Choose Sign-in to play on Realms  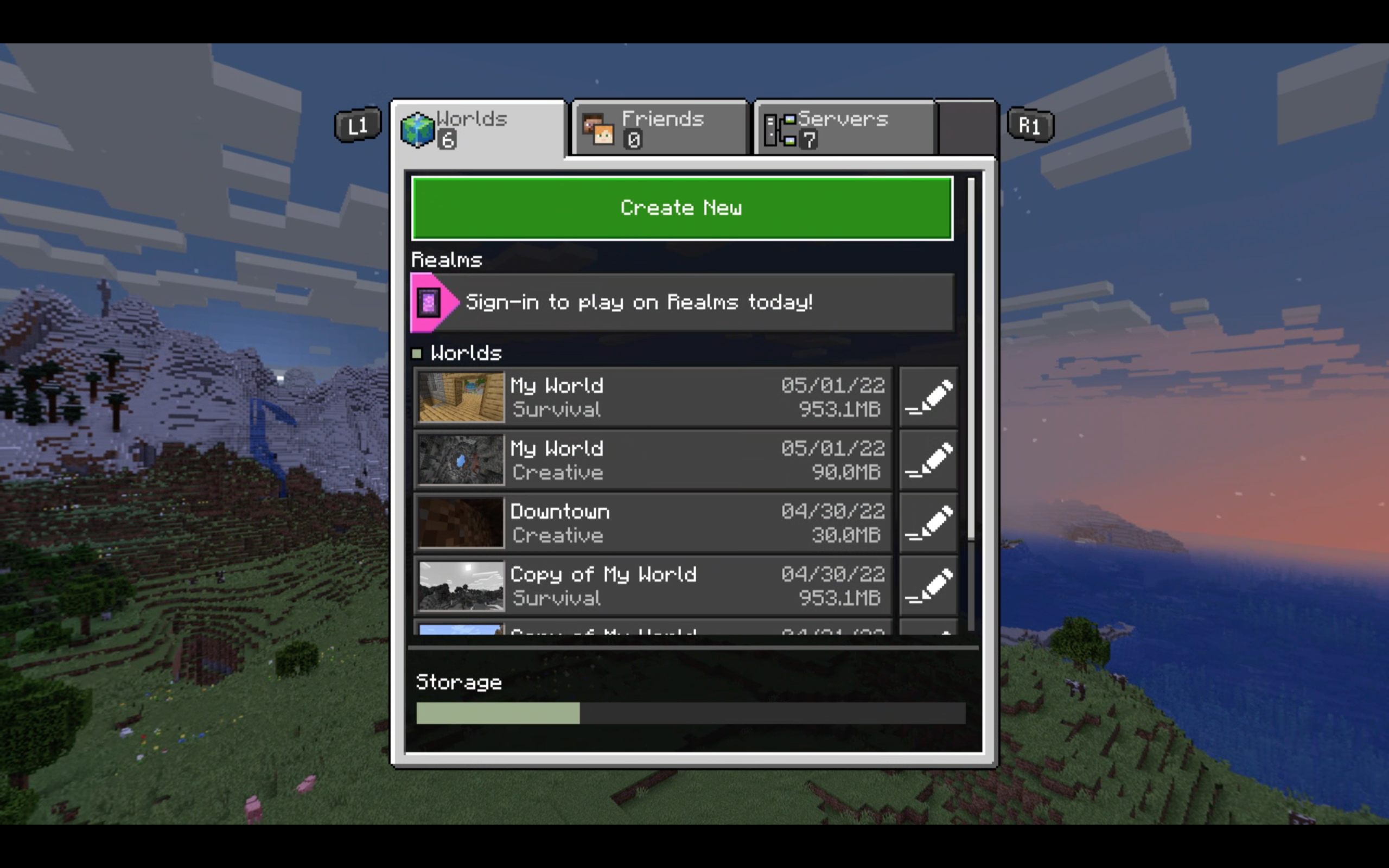click(682, 303)
